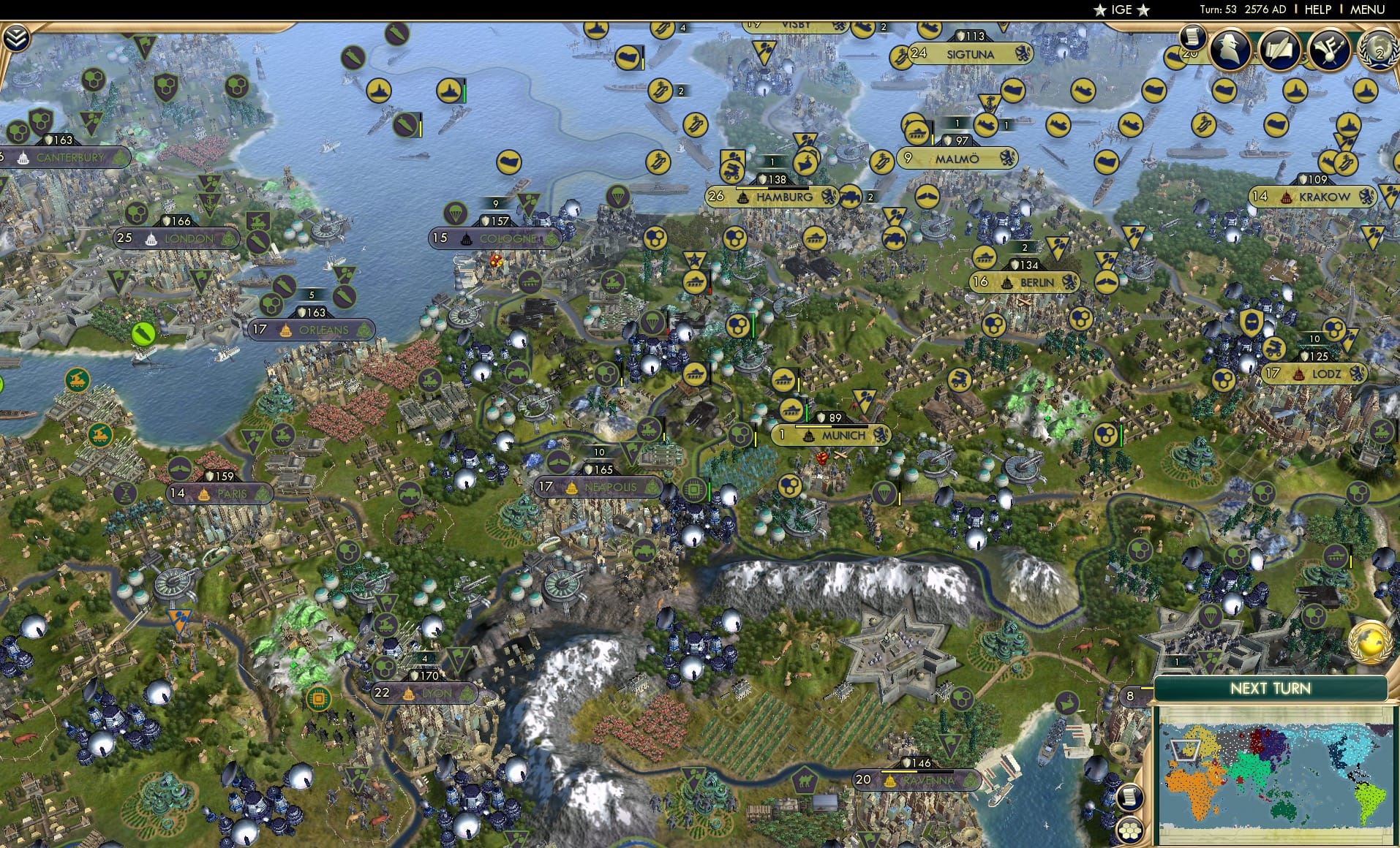Click the scroll icon beside the minimap
The width and height of the screenshot is (1400, 848).
click(1130, 798)
